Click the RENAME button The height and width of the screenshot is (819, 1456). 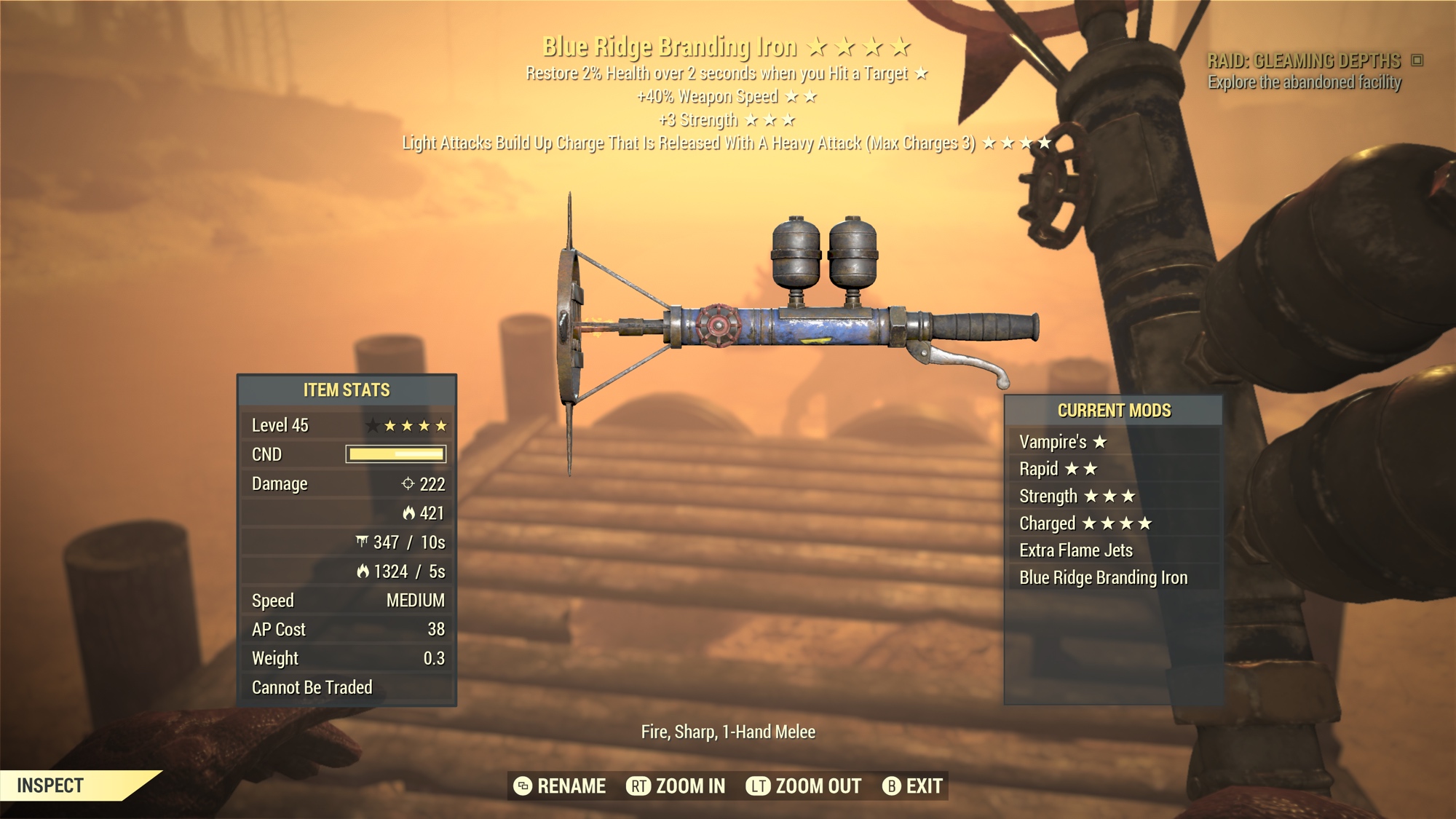[x=560, y=786]
